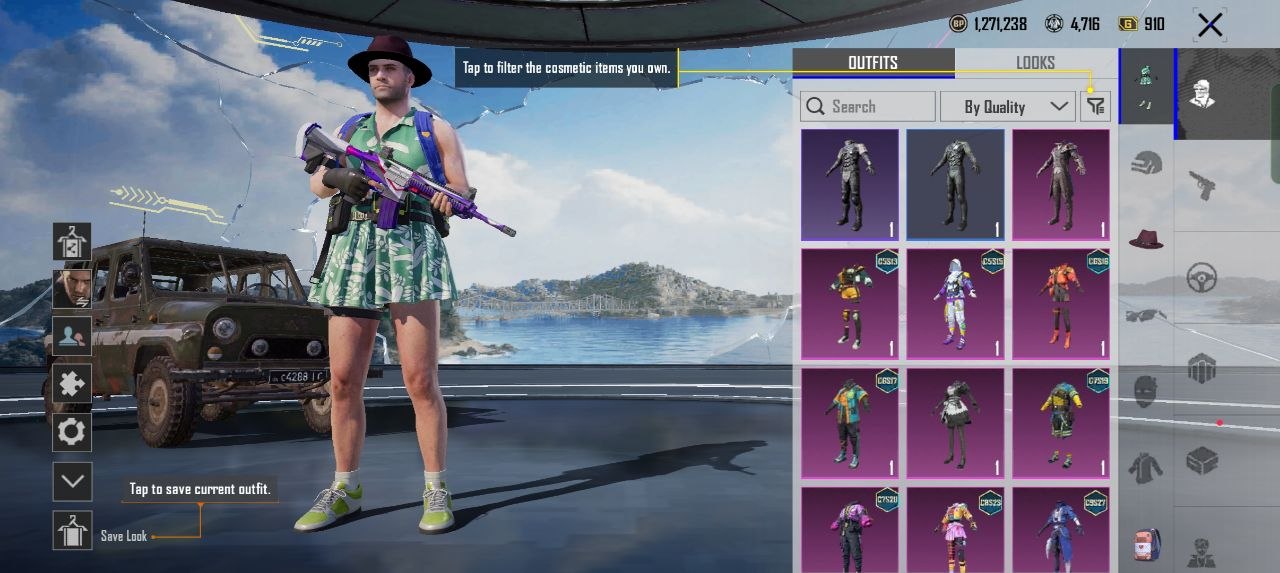Select the white and purple hooded outfit
The image size is (1280, 573).
click(955, 304)
